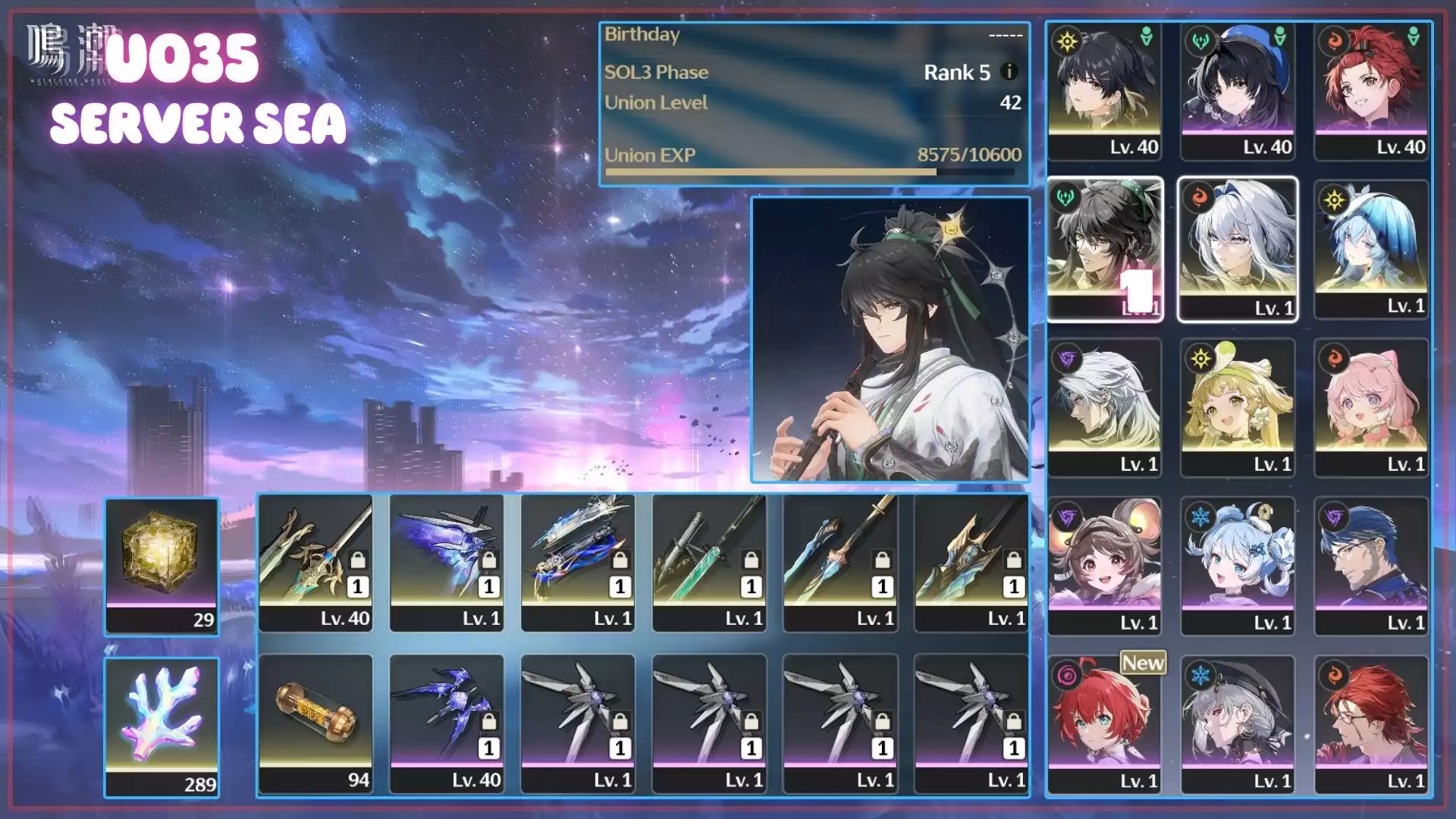Select the black-haired Spectro character at Lv. 40

tap(1104, 91)
